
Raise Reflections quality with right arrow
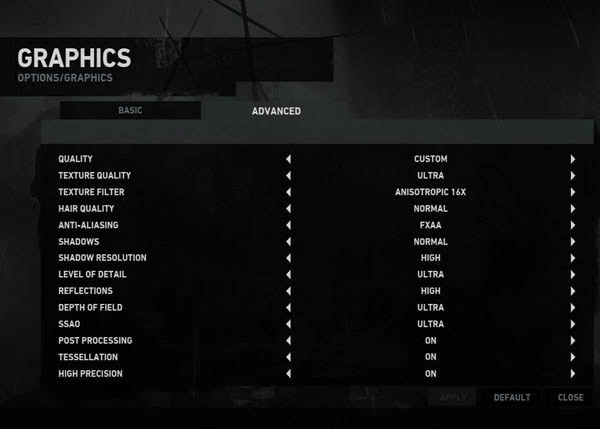click(x=573, y=291)
